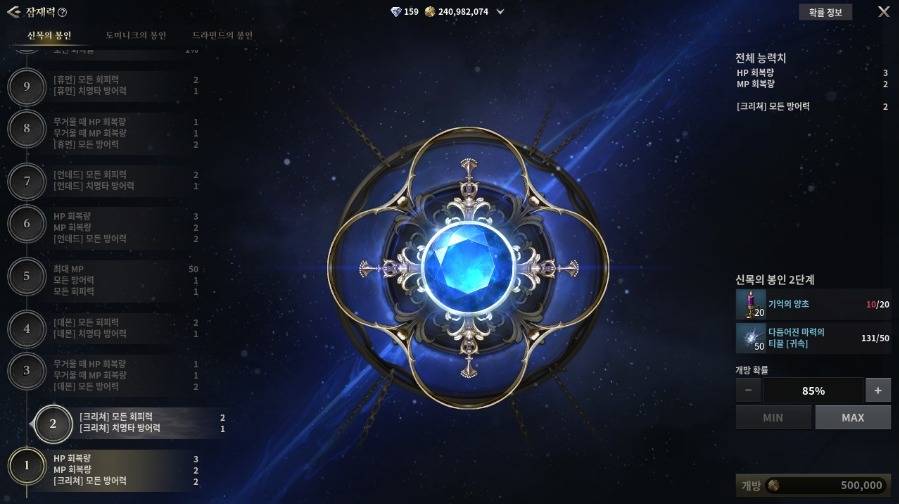
Task: Open the 드라빈드의 봉인 tab
Action: point(223,35)
